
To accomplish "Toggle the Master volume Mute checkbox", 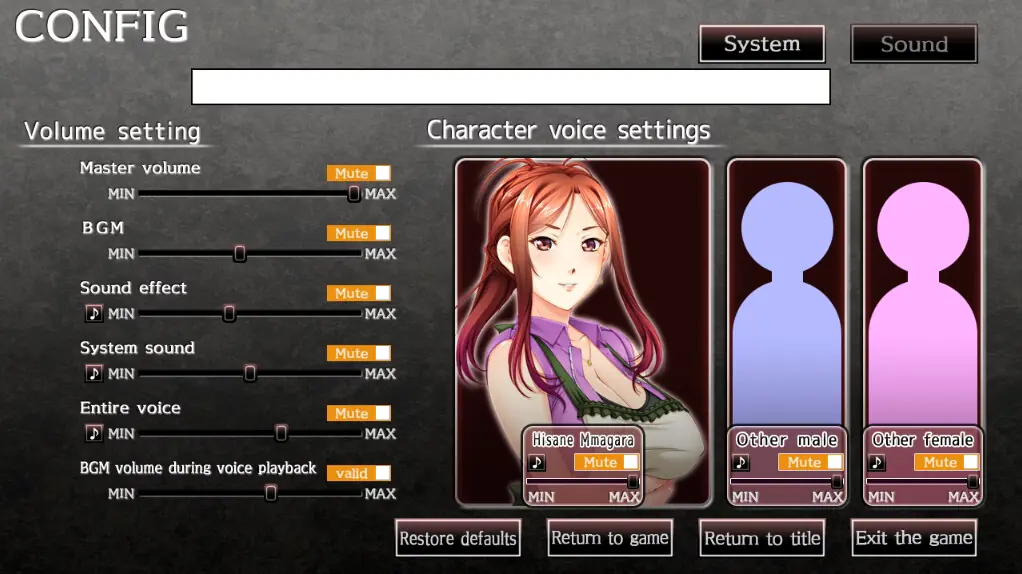I will pyautogui.click(x=383, y=173).
